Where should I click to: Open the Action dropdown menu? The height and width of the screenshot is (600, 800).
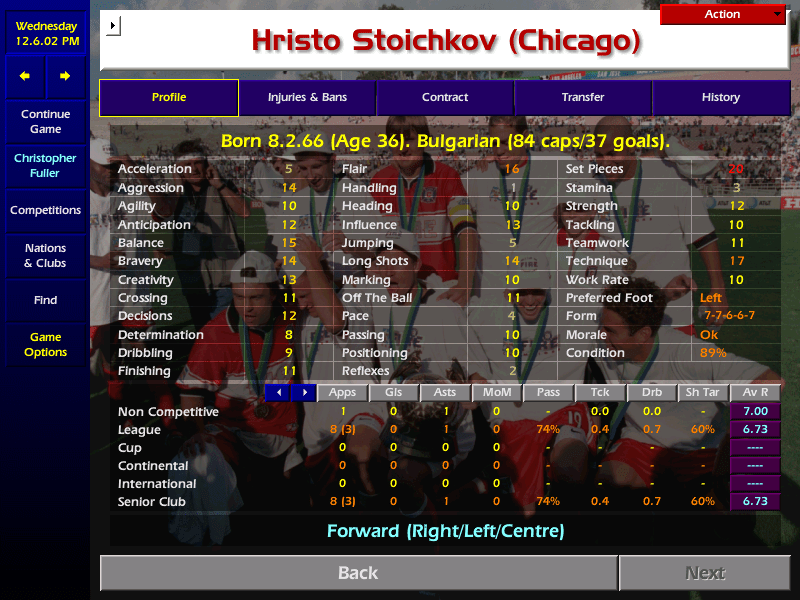723,14
